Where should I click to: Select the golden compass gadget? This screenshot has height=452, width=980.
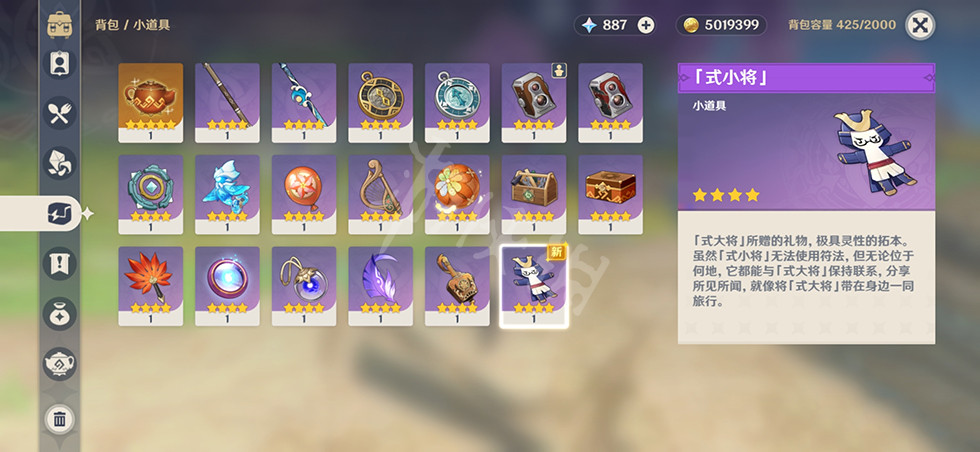point(380,96)
